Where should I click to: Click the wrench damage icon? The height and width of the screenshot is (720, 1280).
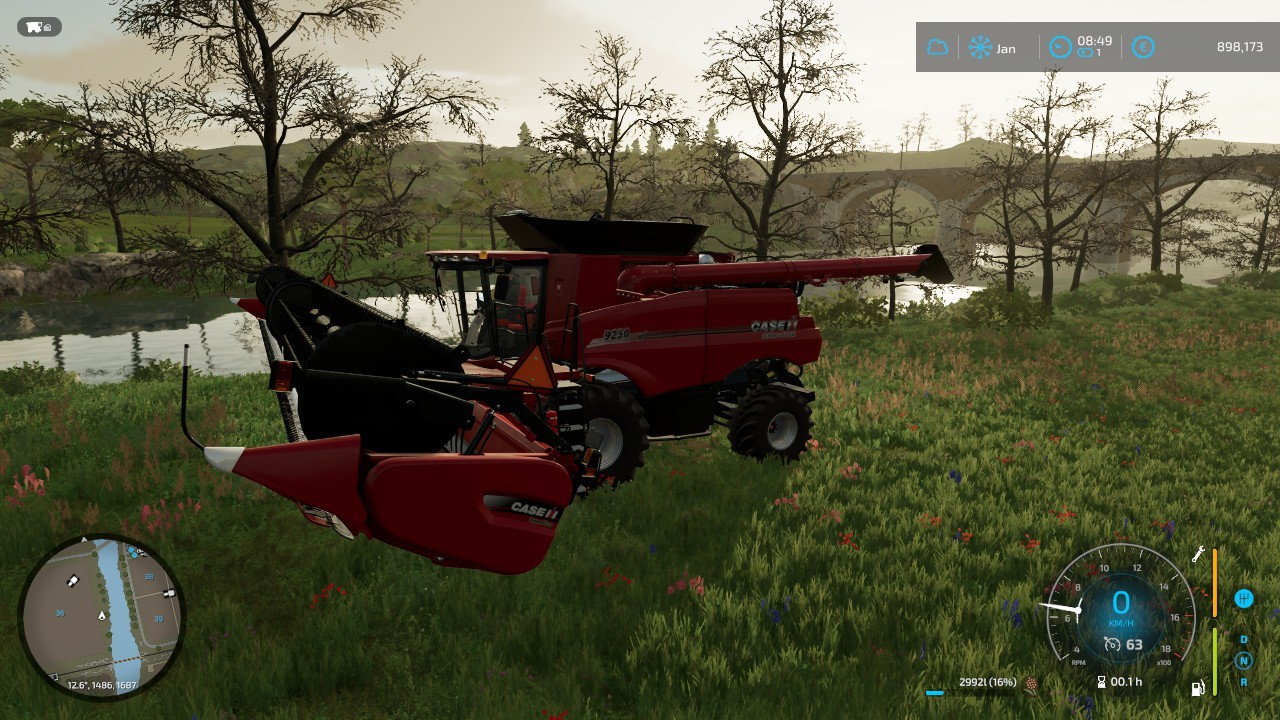click(x=1198, y=554)
